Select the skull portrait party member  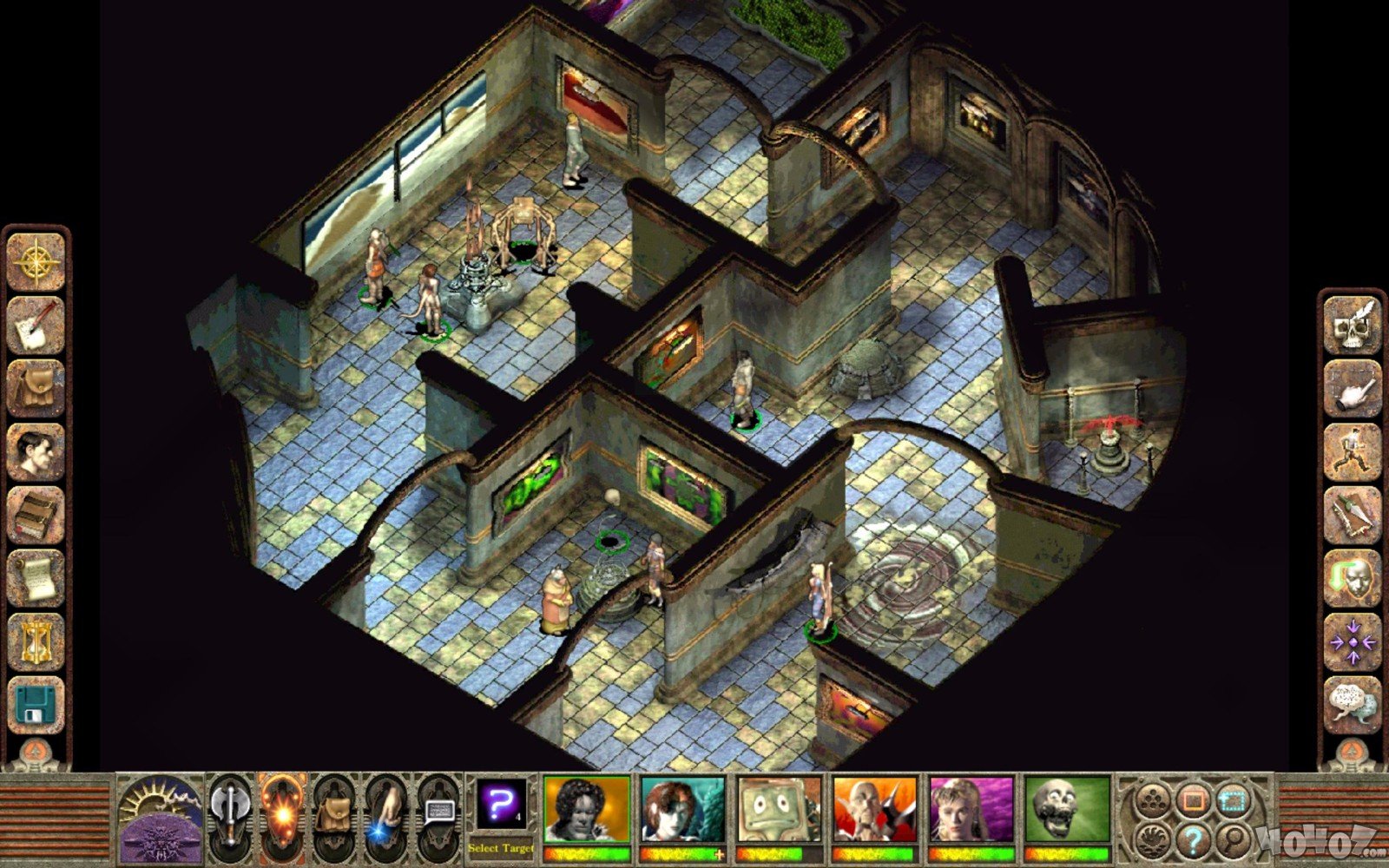point(1067,809)
